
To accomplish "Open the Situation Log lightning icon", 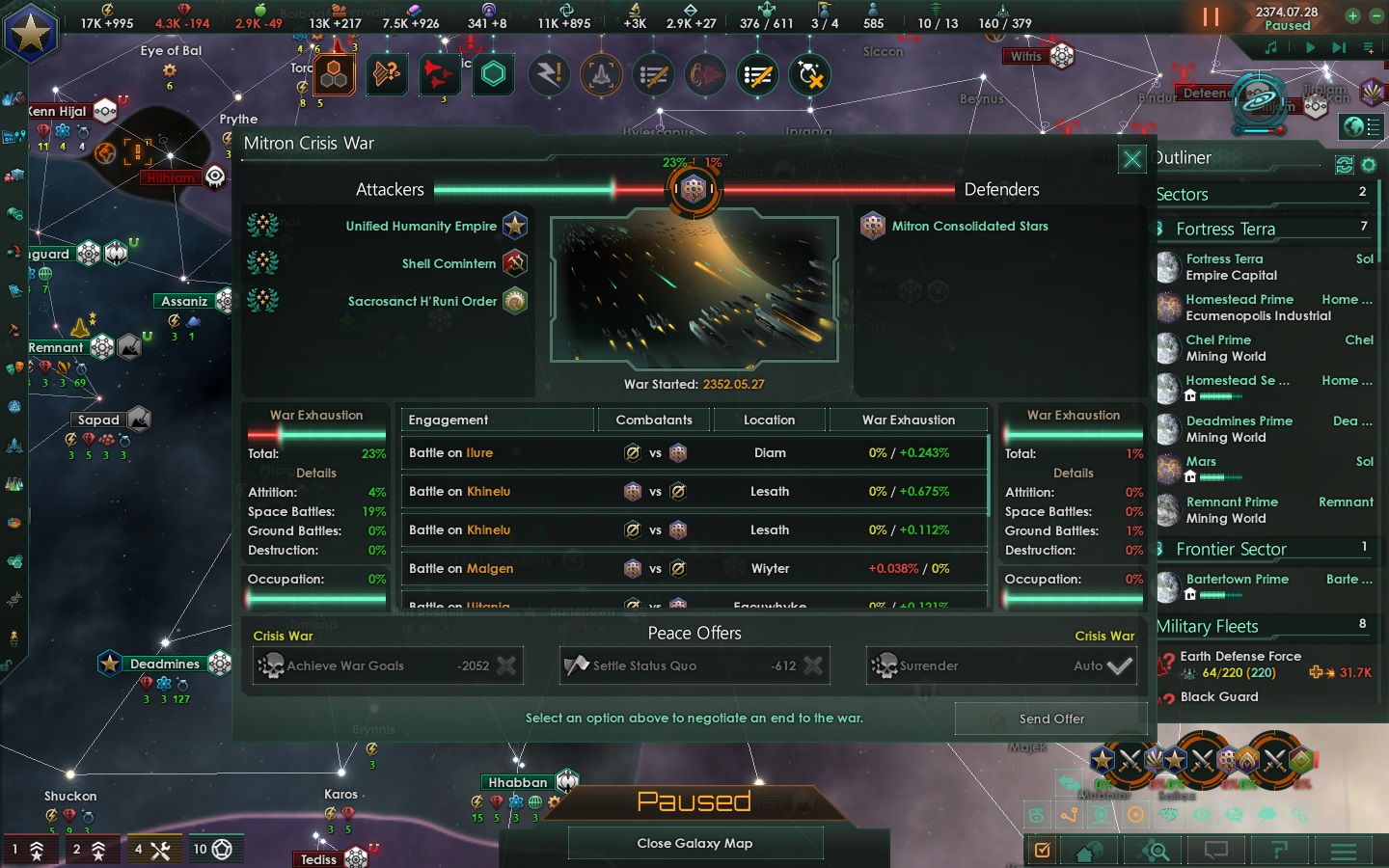I will [x=550, y=75].
